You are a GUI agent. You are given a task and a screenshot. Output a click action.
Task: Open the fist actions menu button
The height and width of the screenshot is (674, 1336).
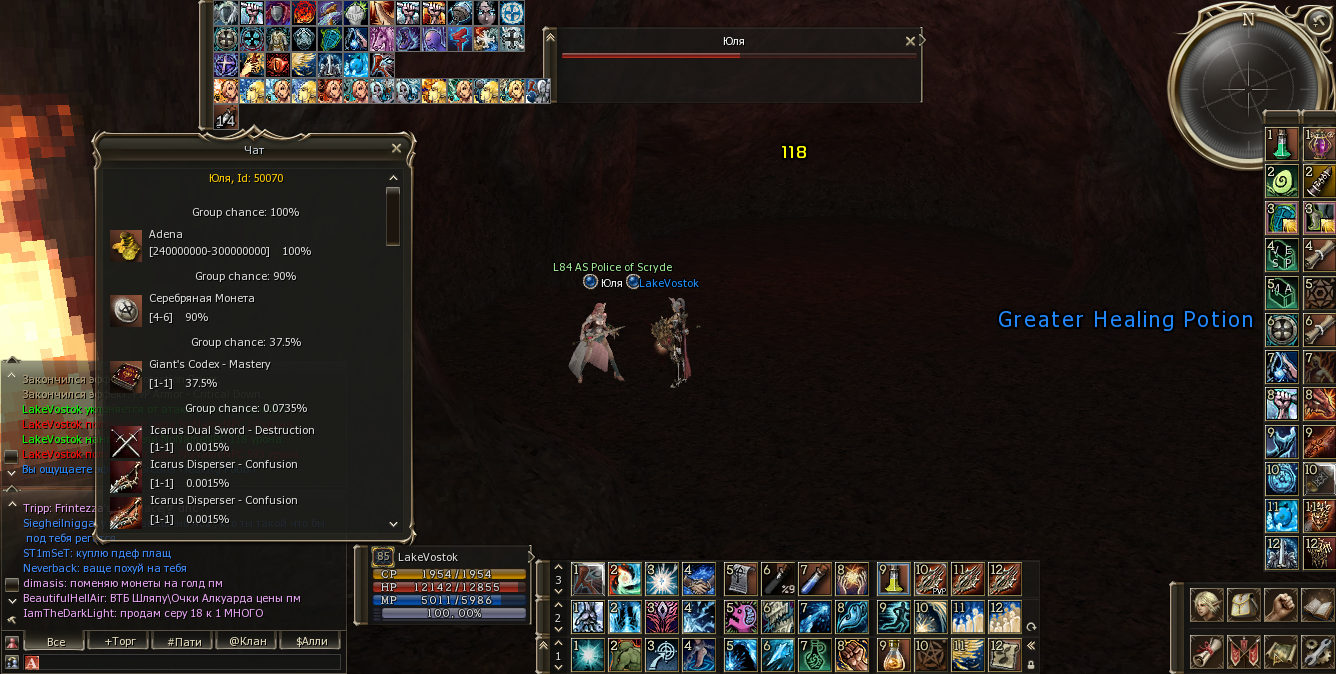[1281, 606]
